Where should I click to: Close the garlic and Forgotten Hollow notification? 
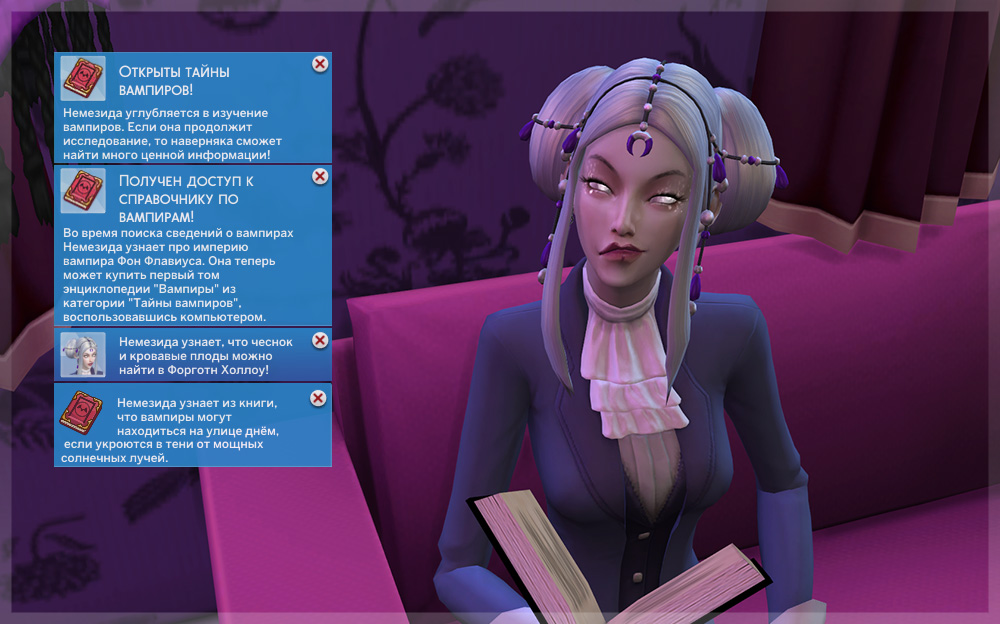click(x=320, y=340)
